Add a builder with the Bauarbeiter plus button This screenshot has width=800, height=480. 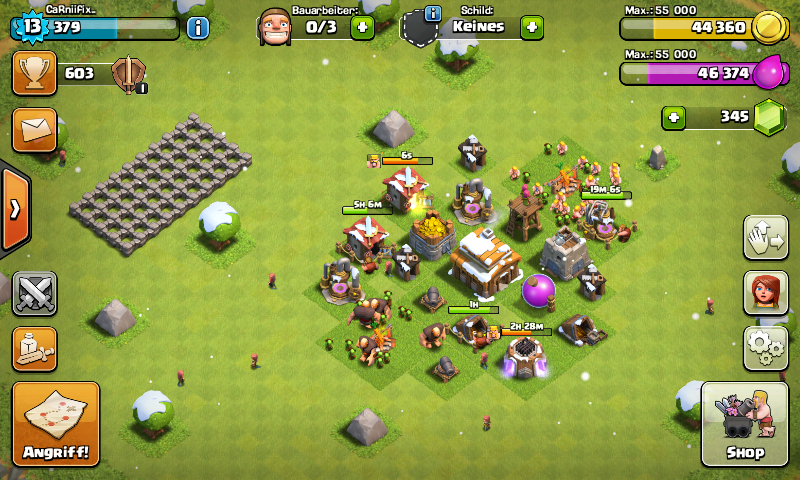coord(362,27)
